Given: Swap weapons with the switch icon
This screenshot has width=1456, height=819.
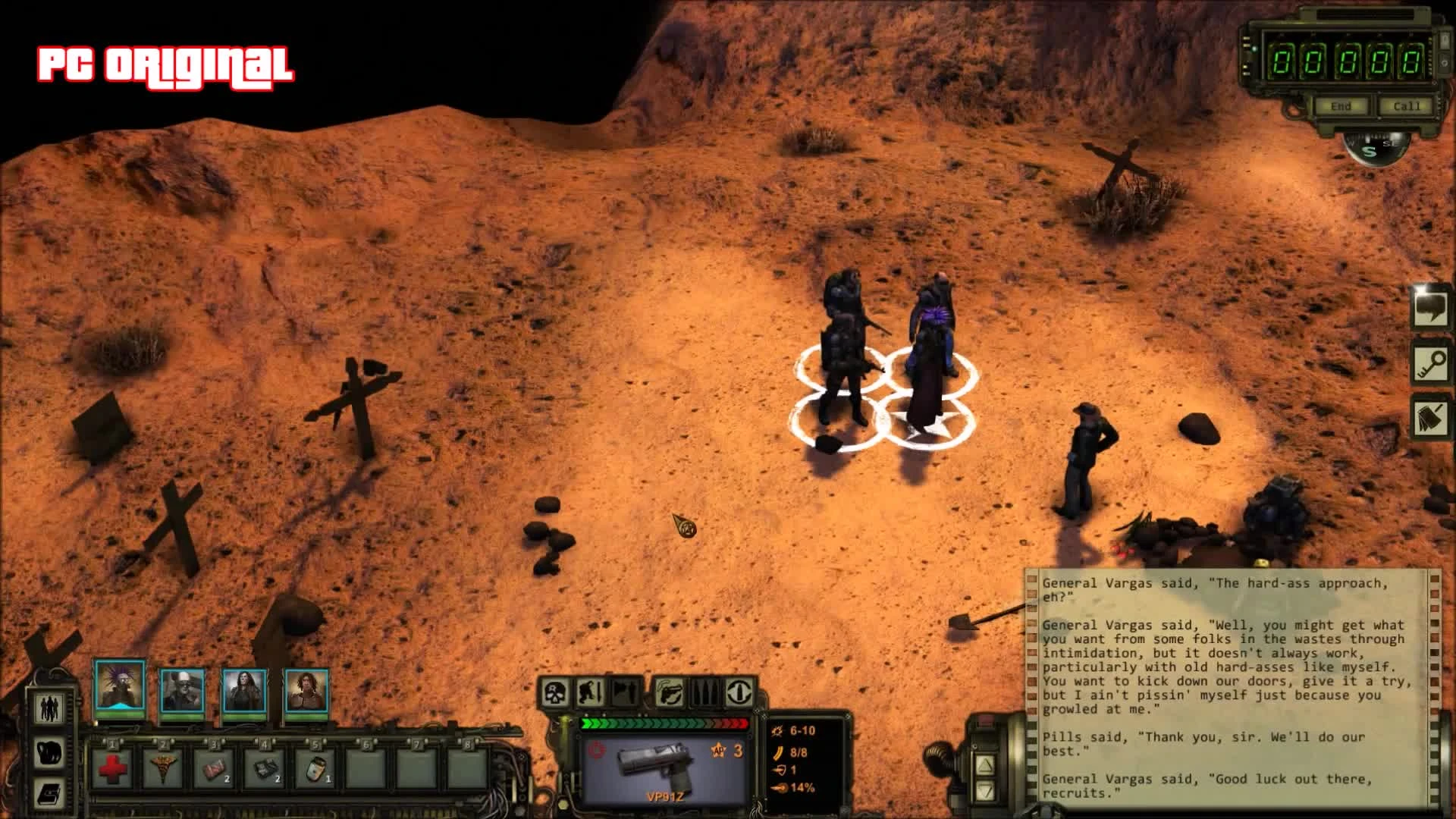Looking at the screenshot, I should tap(739, 692).
